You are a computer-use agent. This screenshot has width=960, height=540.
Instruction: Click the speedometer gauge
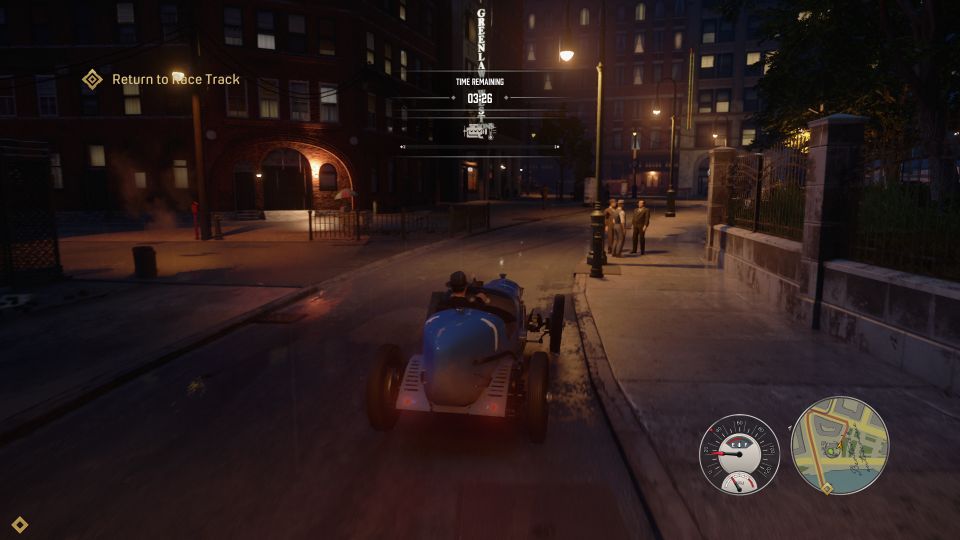tap(739, 454)
